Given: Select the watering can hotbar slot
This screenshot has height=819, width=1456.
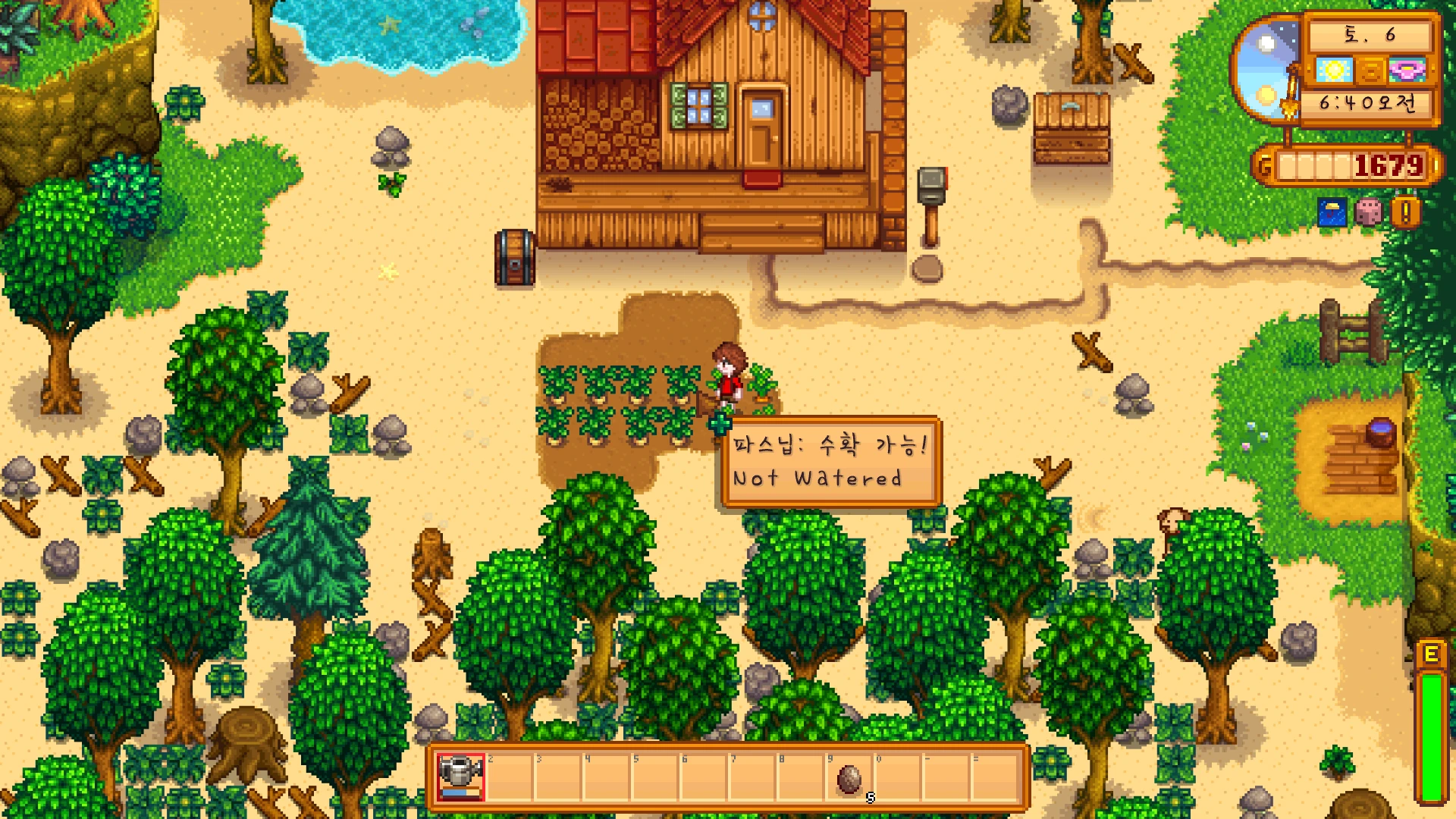Looking at the screenshot, I should click(460, 777).
